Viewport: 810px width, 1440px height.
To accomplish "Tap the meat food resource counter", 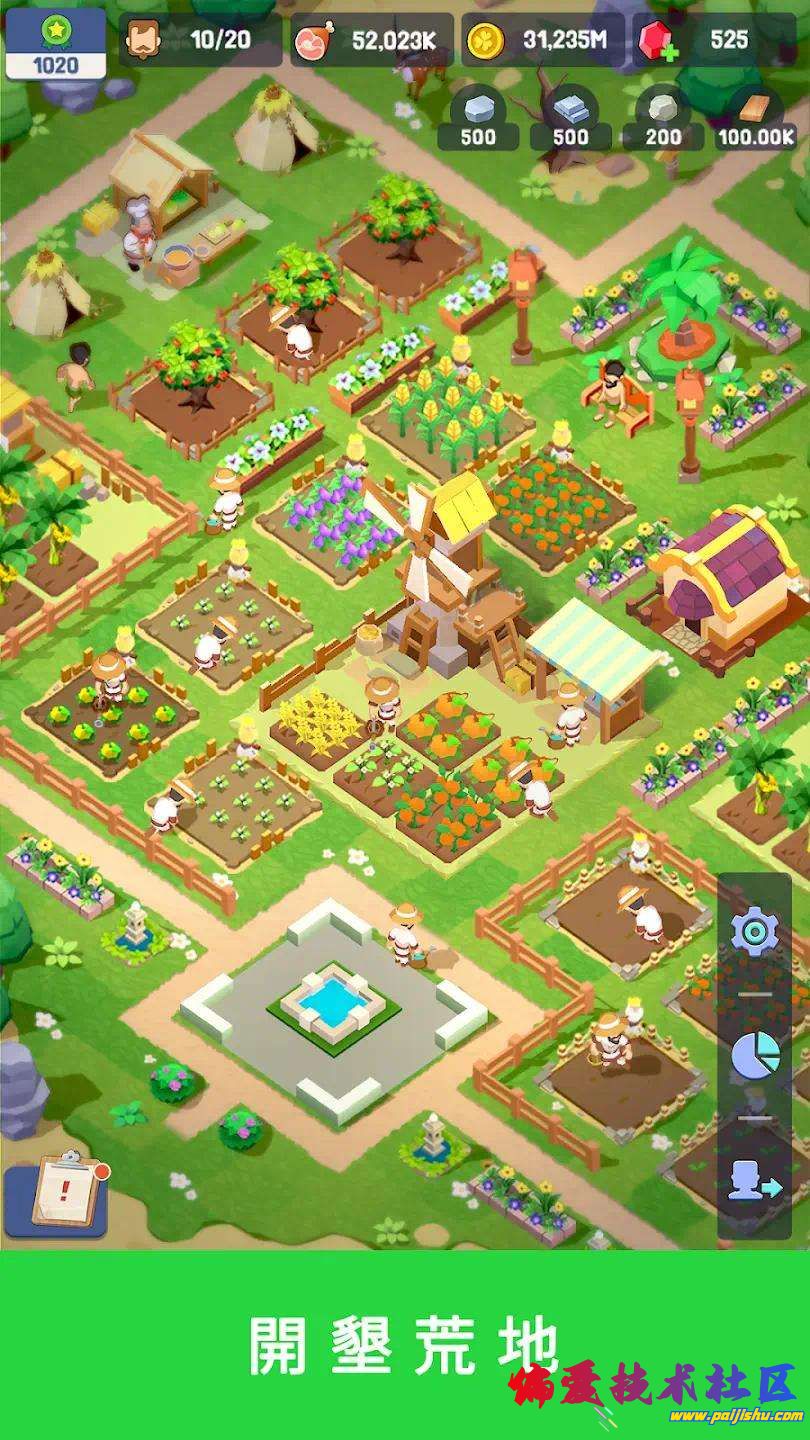I will (371, 40).
